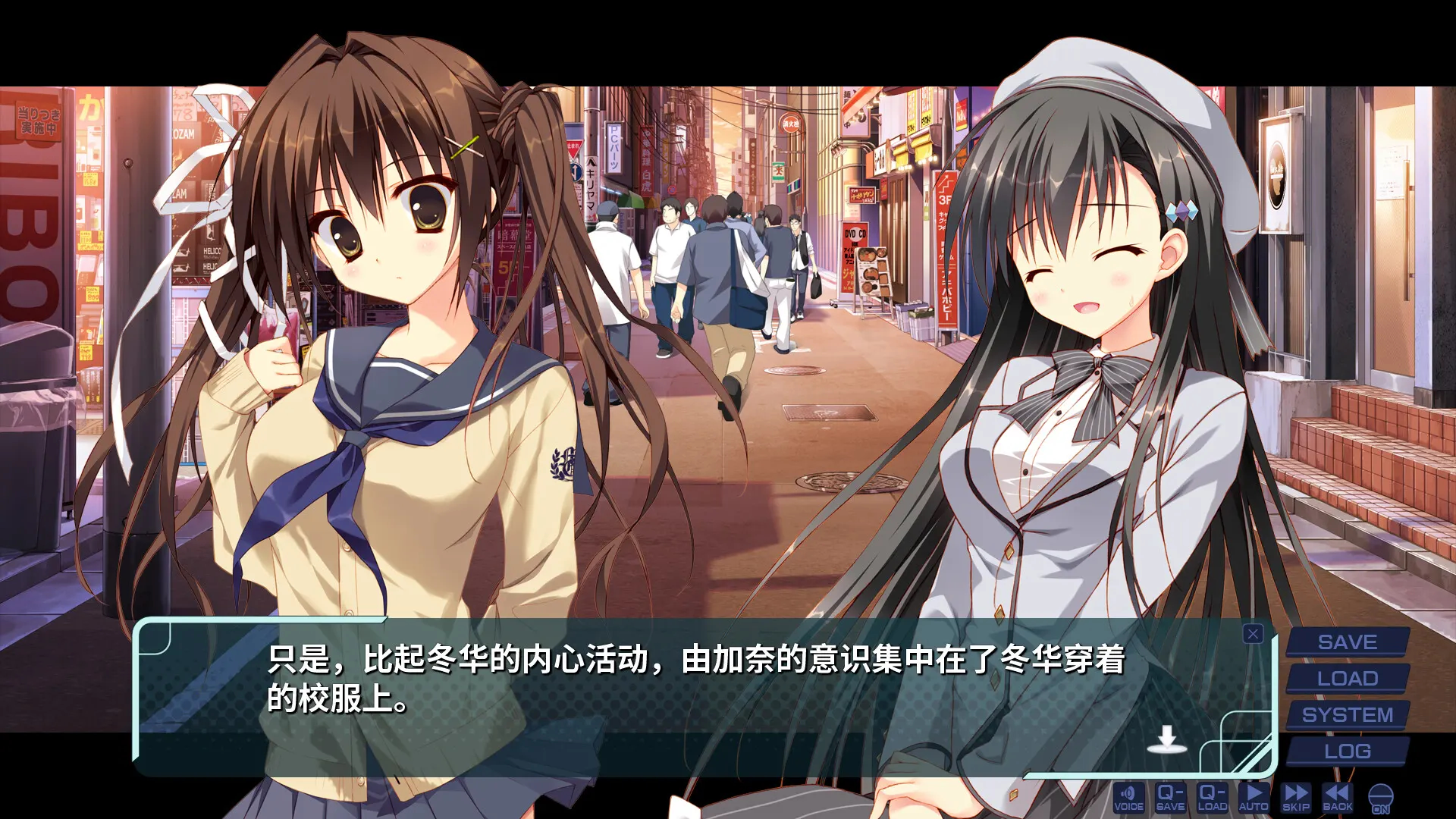This screenshot has height=819, width=1456.
Task: Quick load with the Q-LOAD button
Action: click(x=1212, y=798)
